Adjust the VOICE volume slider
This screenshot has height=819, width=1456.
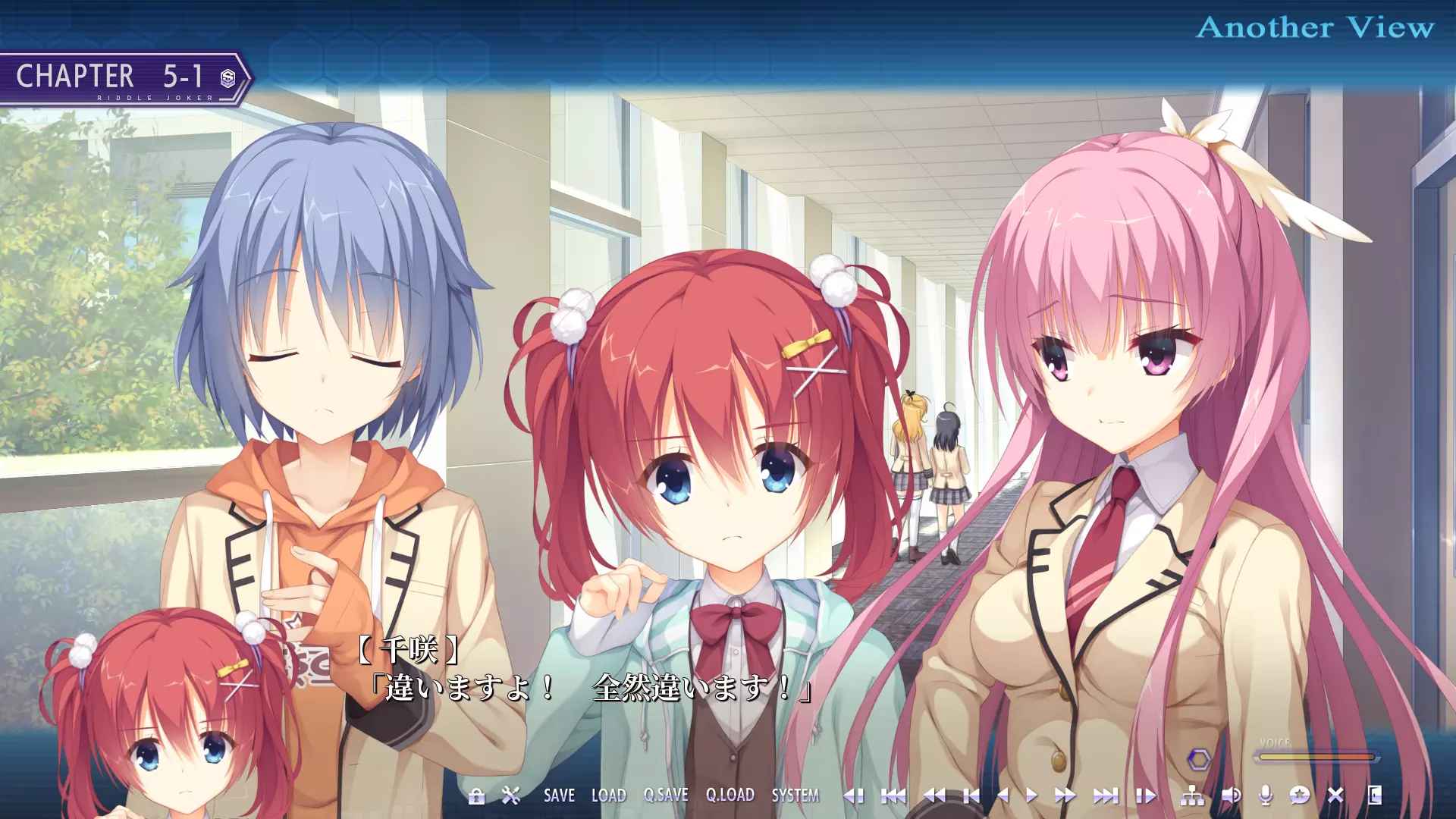[x=1315, y=757]
